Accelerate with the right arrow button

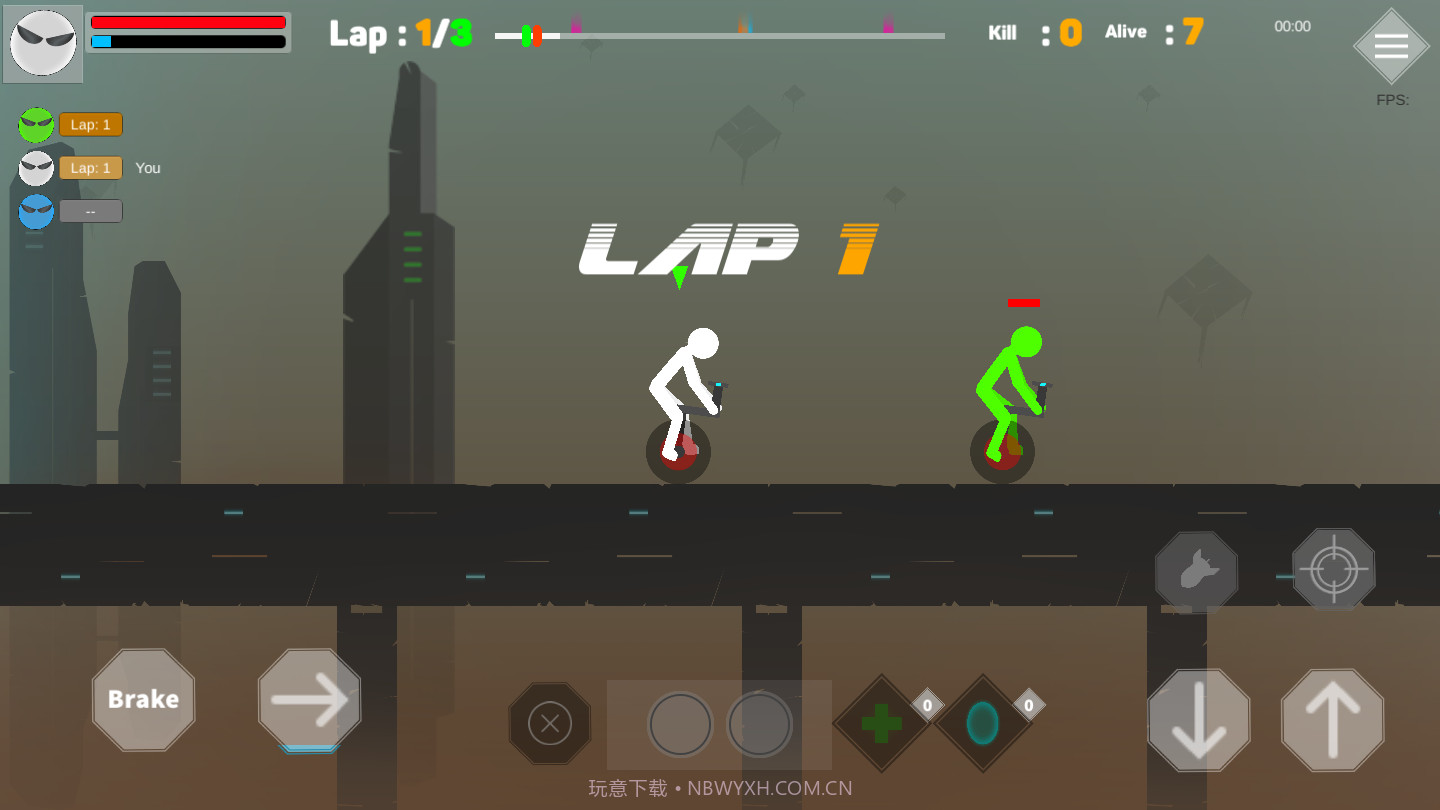coord(309,699)
